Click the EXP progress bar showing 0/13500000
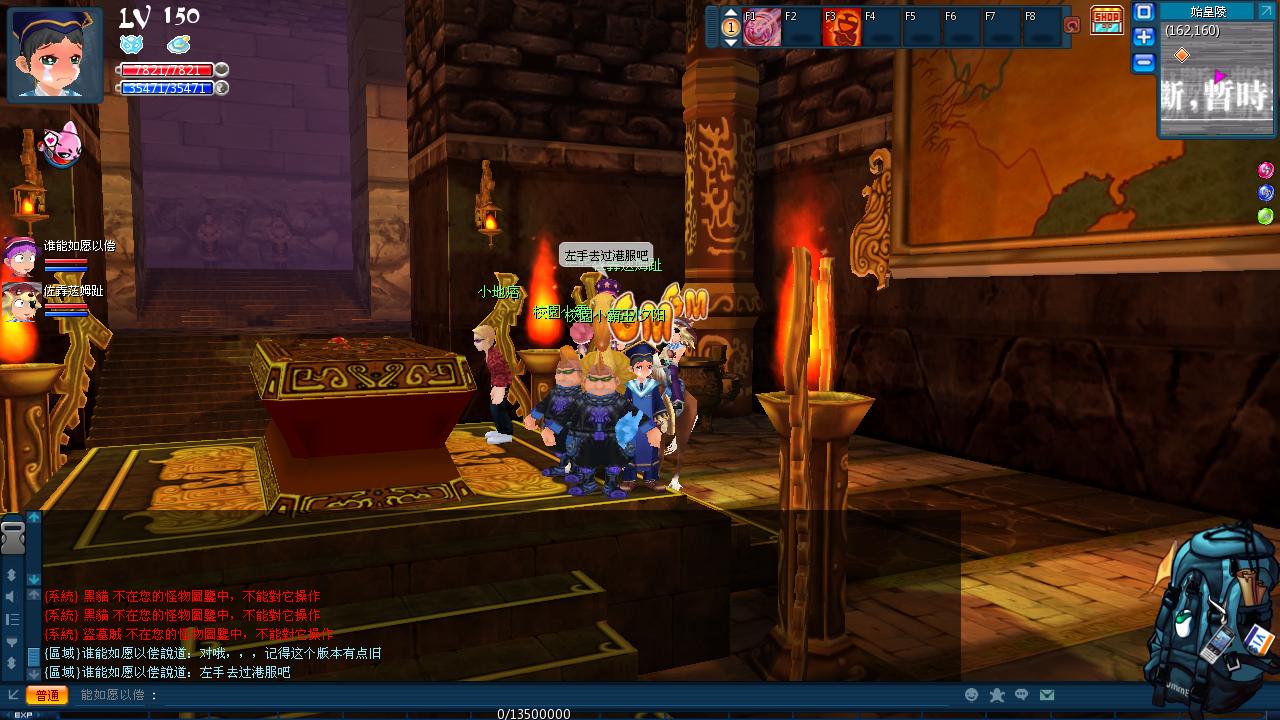The width and height of the screenshot is (1280, 720). click(535, 713)
